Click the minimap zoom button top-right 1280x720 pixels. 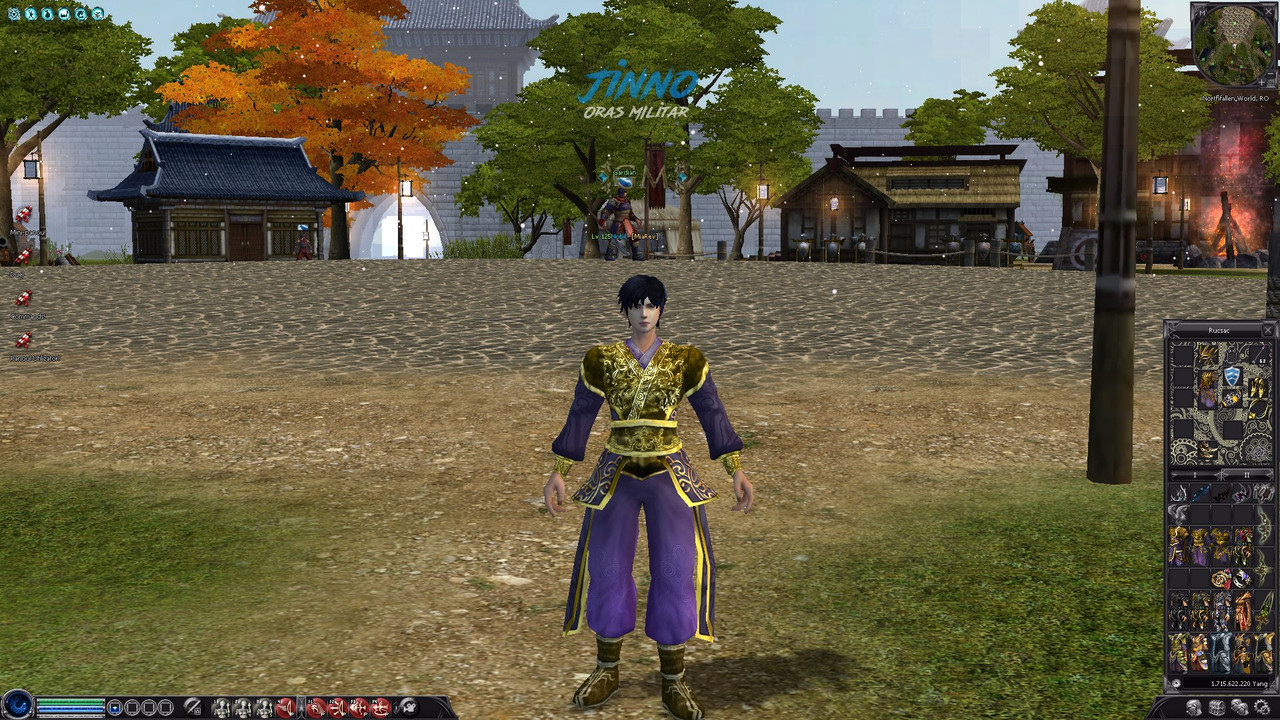click(1262, 82)
